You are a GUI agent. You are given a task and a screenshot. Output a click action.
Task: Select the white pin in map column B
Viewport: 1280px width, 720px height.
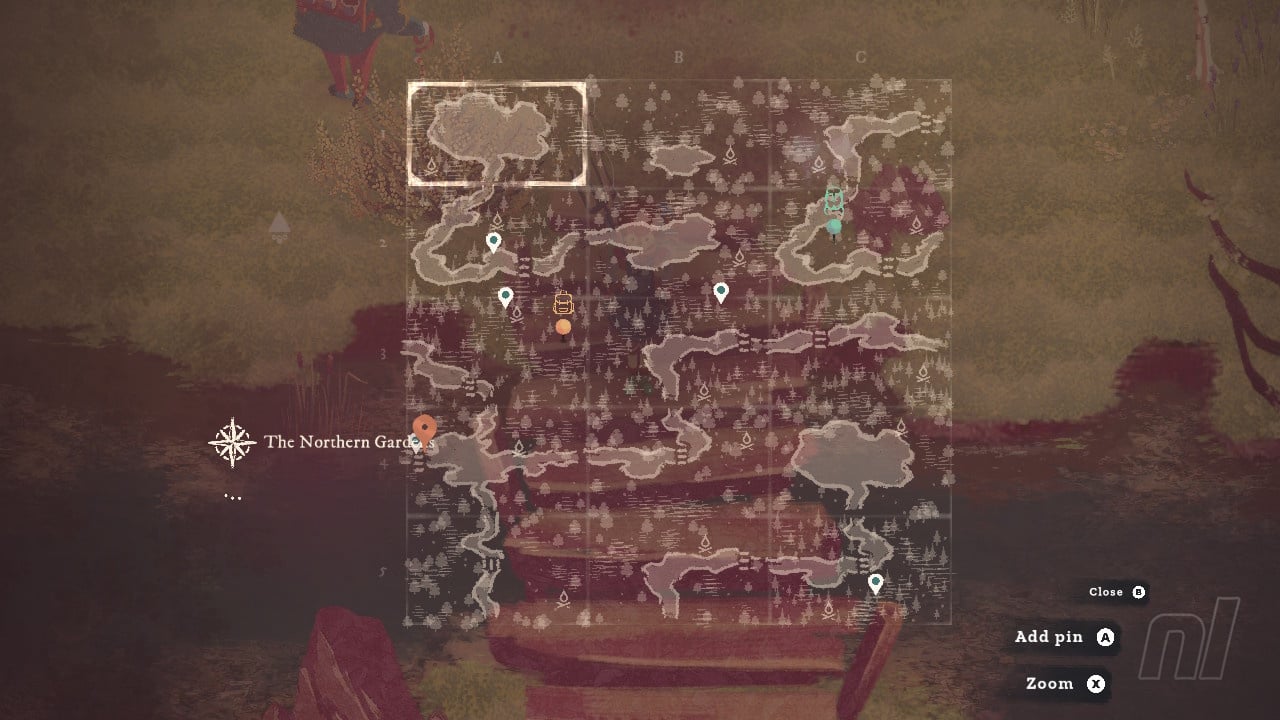tap(720, 292)
